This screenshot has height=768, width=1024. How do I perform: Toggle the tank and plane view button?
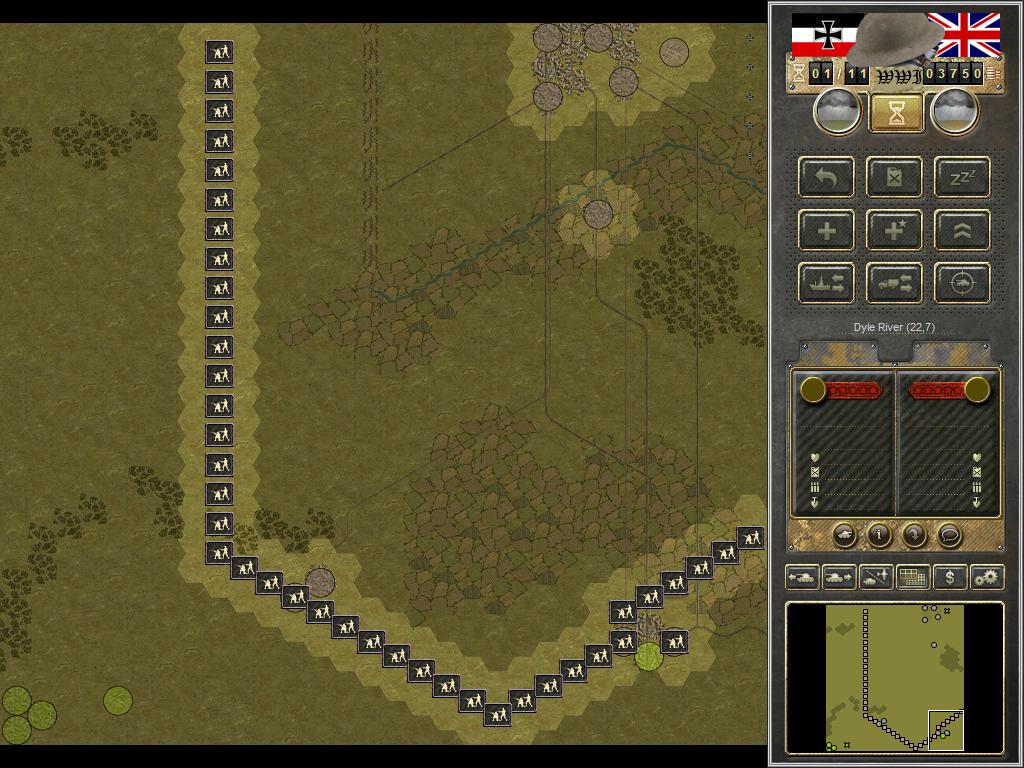point(875,577)
